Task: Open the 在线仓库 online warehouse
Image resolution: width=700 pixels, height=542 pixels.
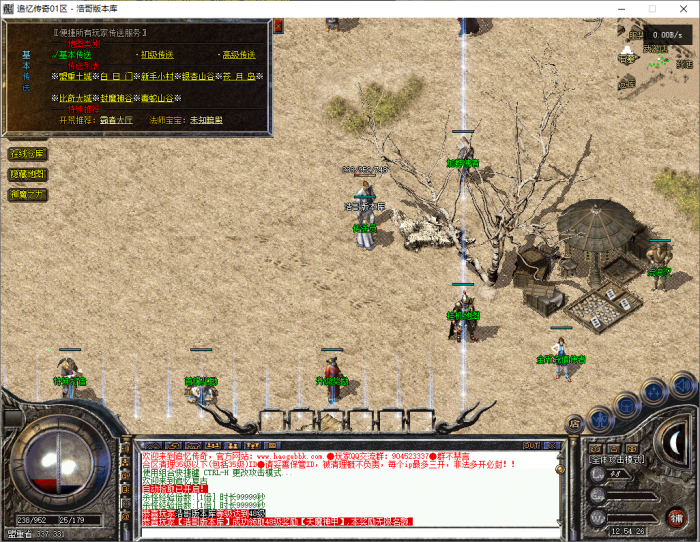Action: pyautogui.click(x=27, y=154)
